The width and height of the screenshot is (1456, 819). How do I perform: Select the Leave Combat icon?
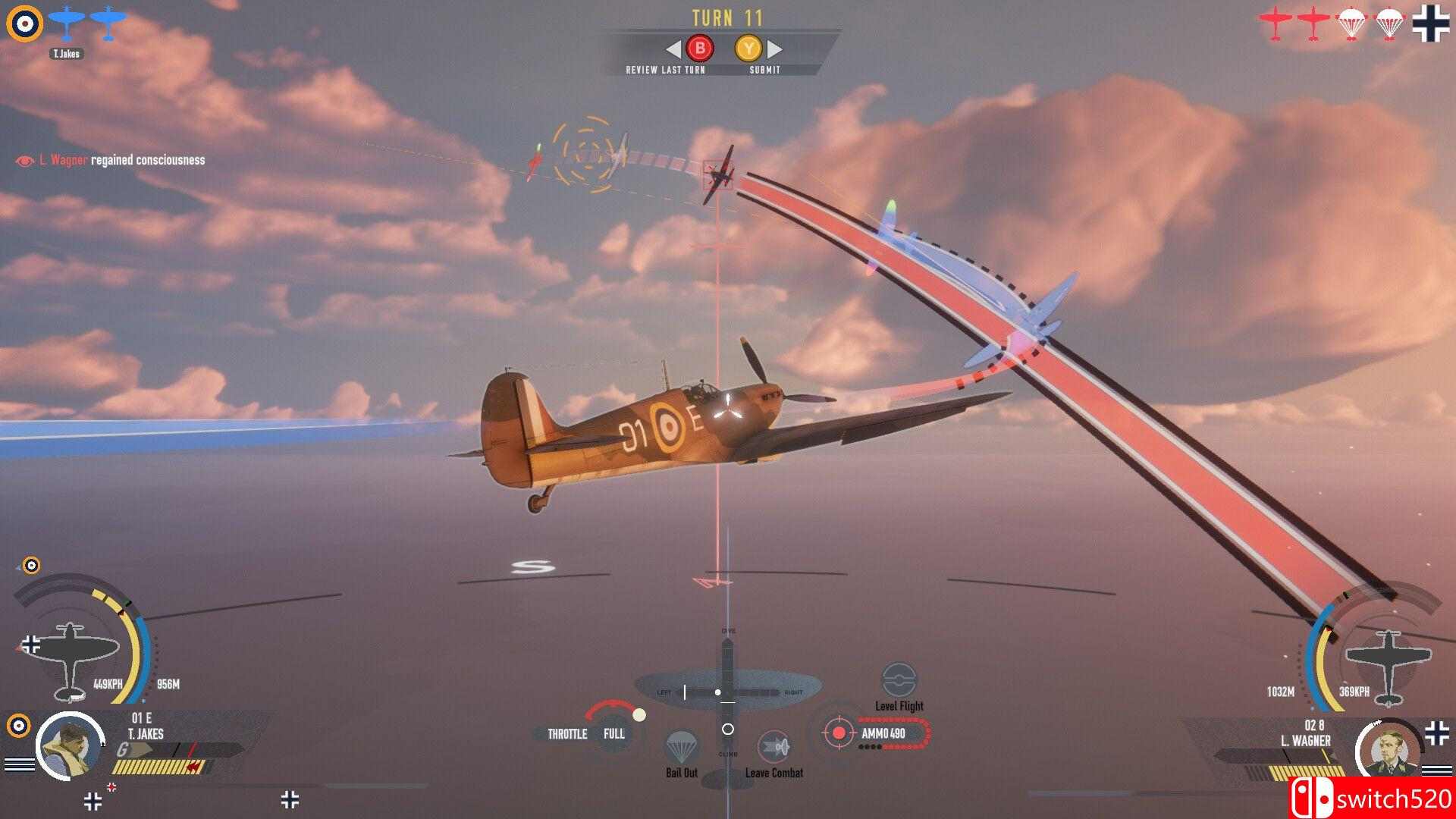click(x=773, y=748)
